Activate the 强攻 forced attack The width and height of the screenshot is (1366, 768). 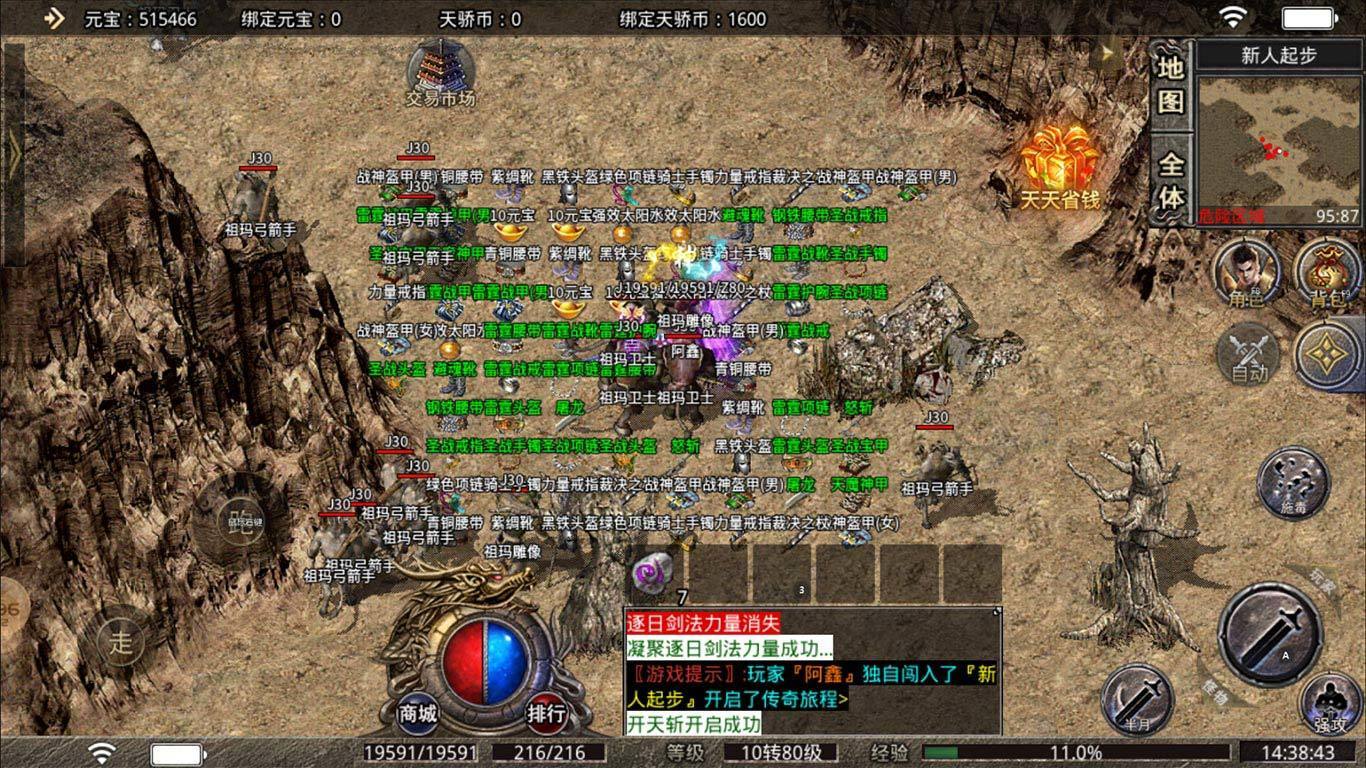tap(1331, 705)
